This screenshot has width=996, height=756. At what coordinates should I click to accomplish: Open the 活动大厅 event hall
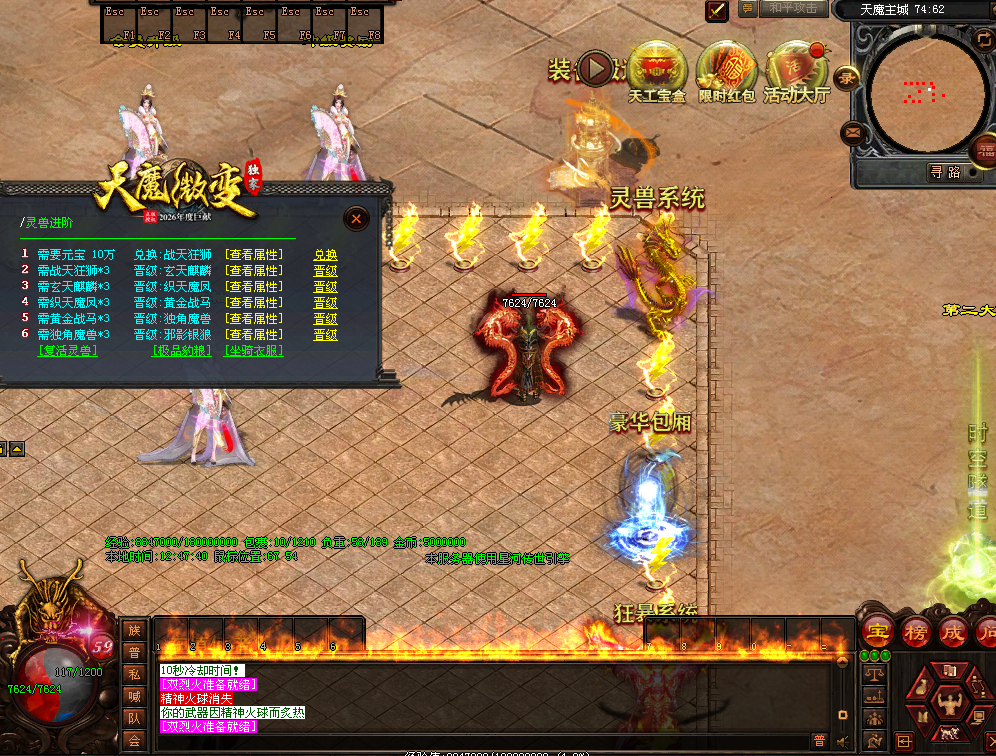pyautogui.click(x=796, y=70)
